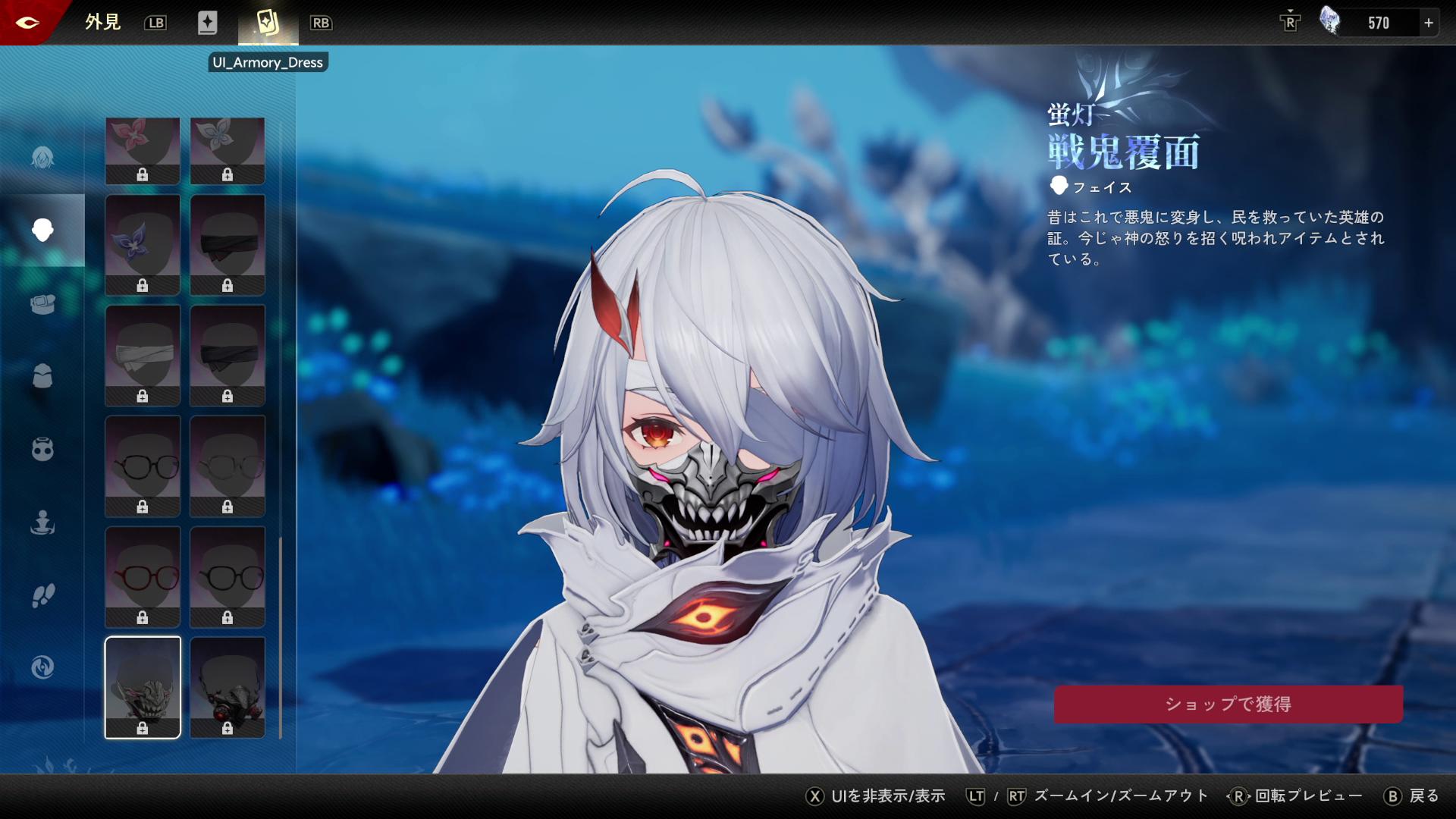1456x819 pixels.
Task: Select the footprints category icon
Action: tap(42, 595)
